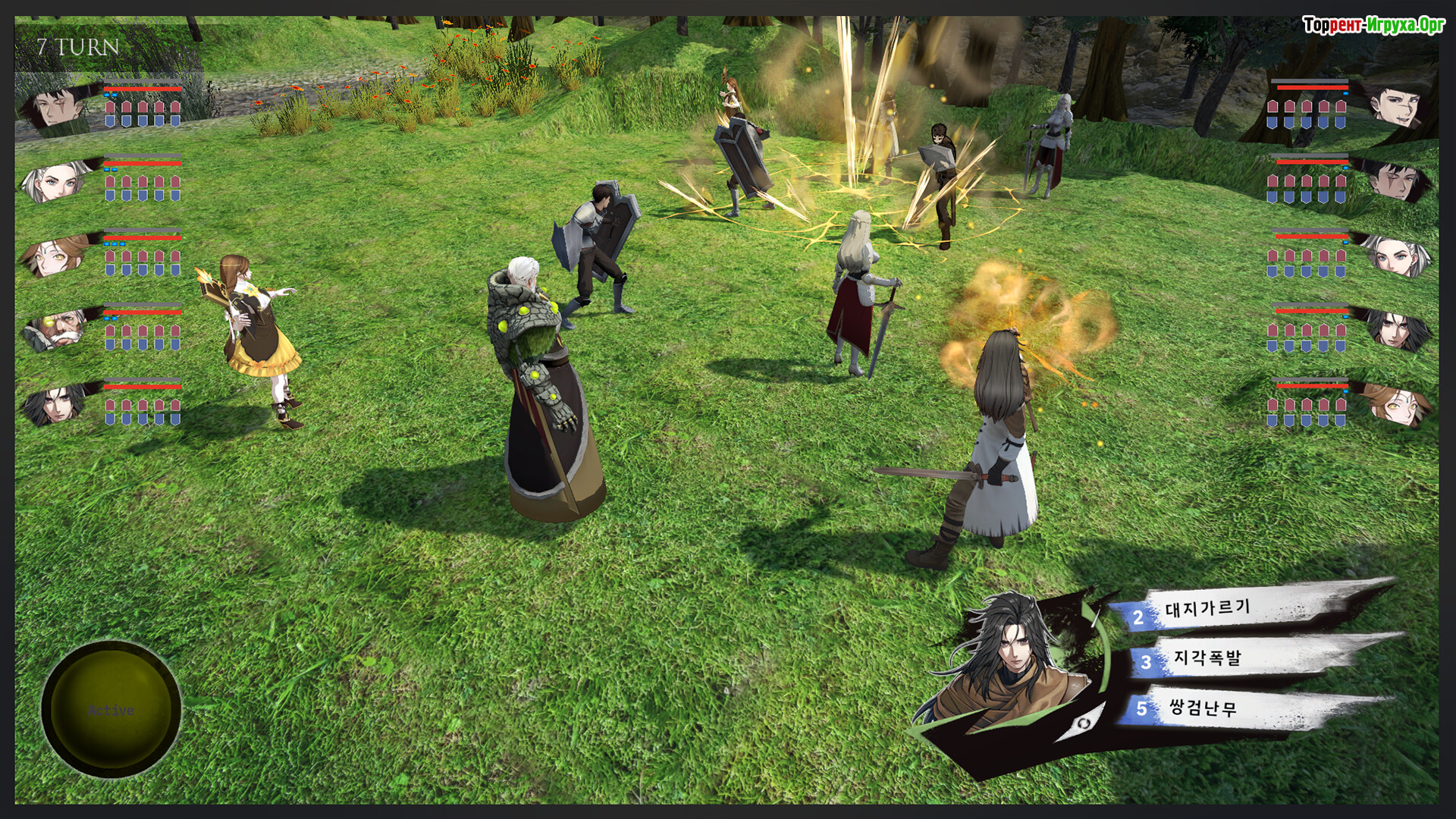
Task: Click the round yellow Active button
Action: click(x=111, y=710)
